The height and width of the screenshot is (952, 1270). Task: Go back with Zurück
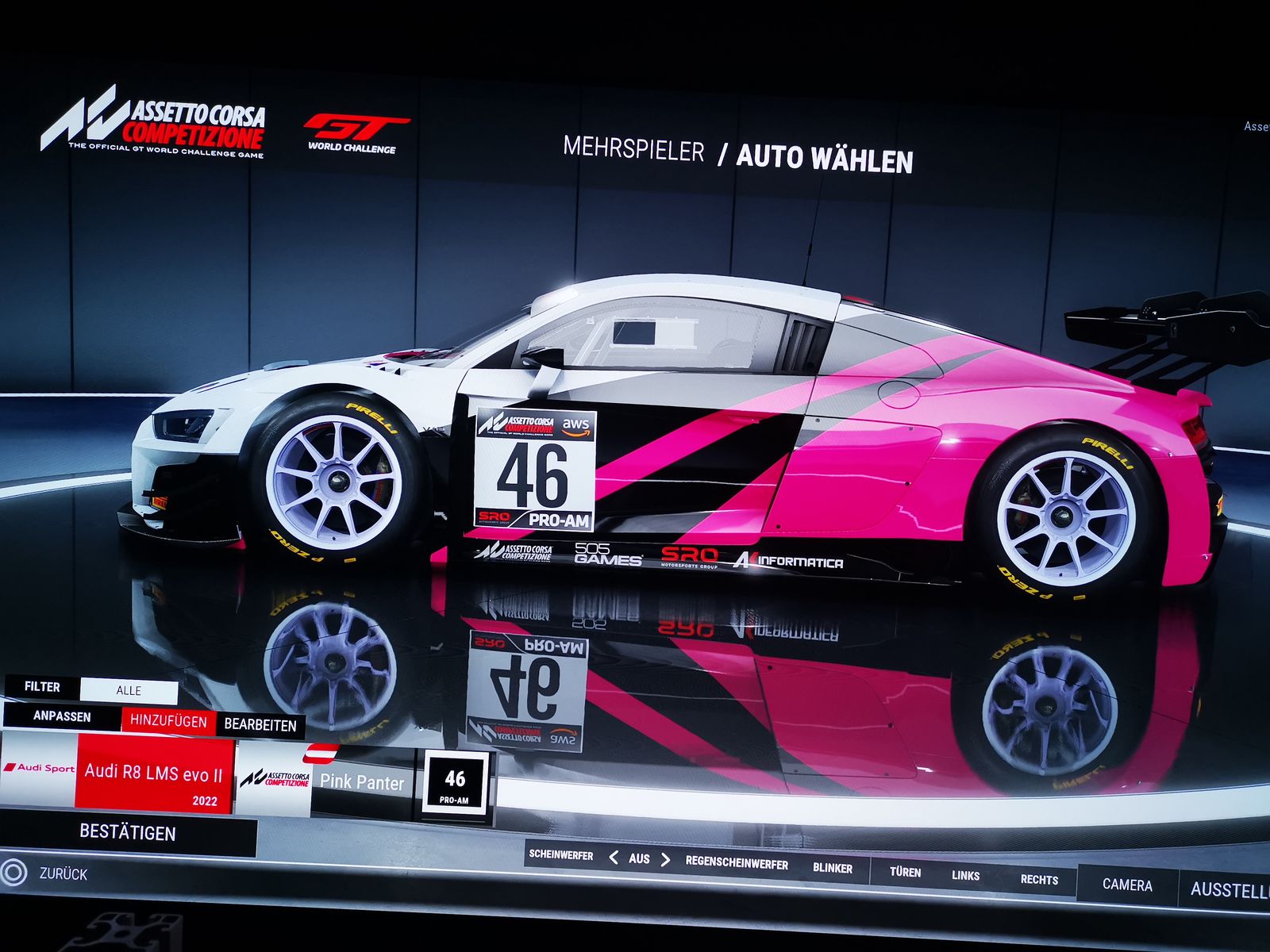(x=63, y=874)
